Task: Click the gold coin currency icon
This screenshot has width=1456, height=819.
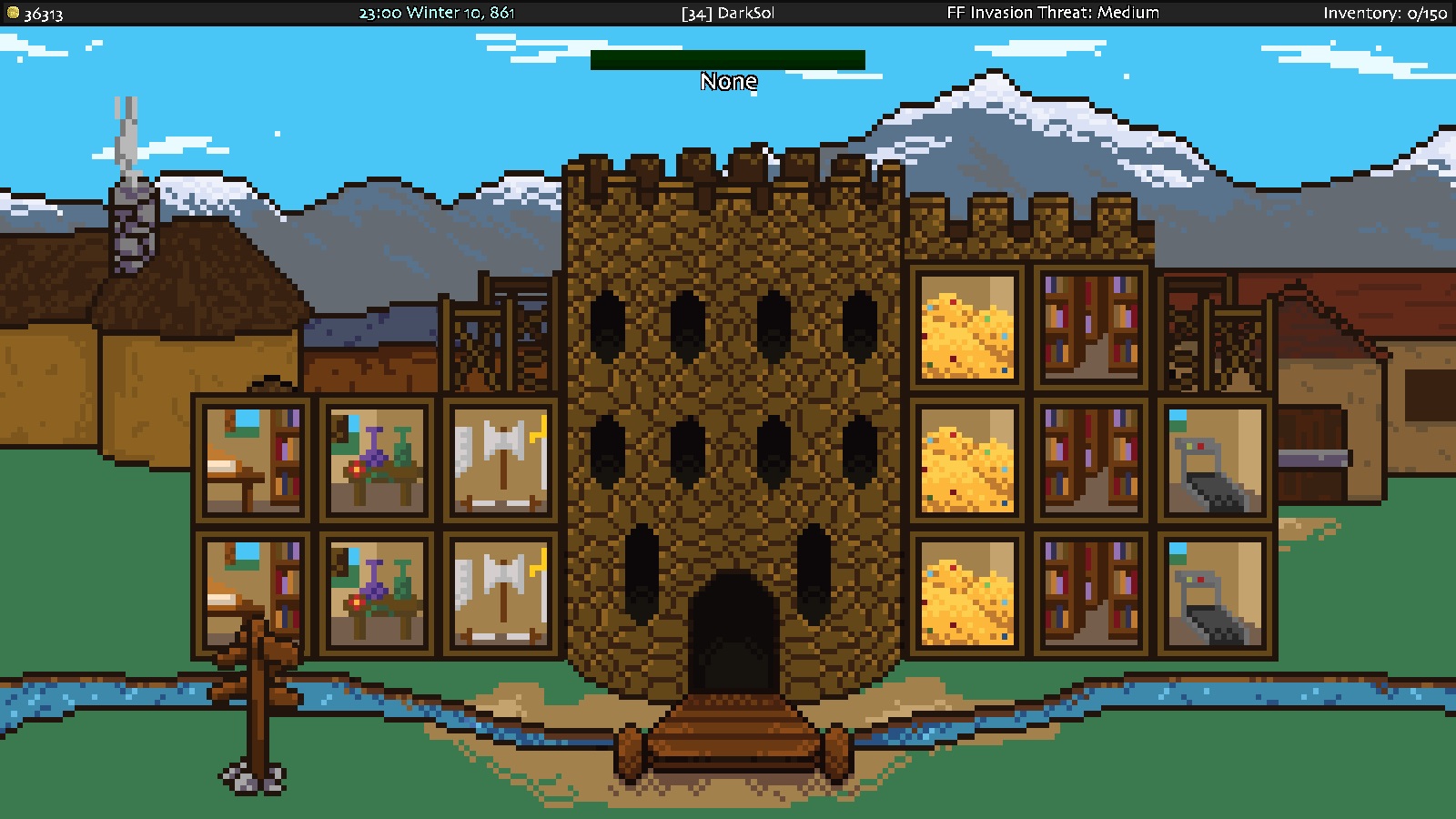Action: [x=13, y=13]
